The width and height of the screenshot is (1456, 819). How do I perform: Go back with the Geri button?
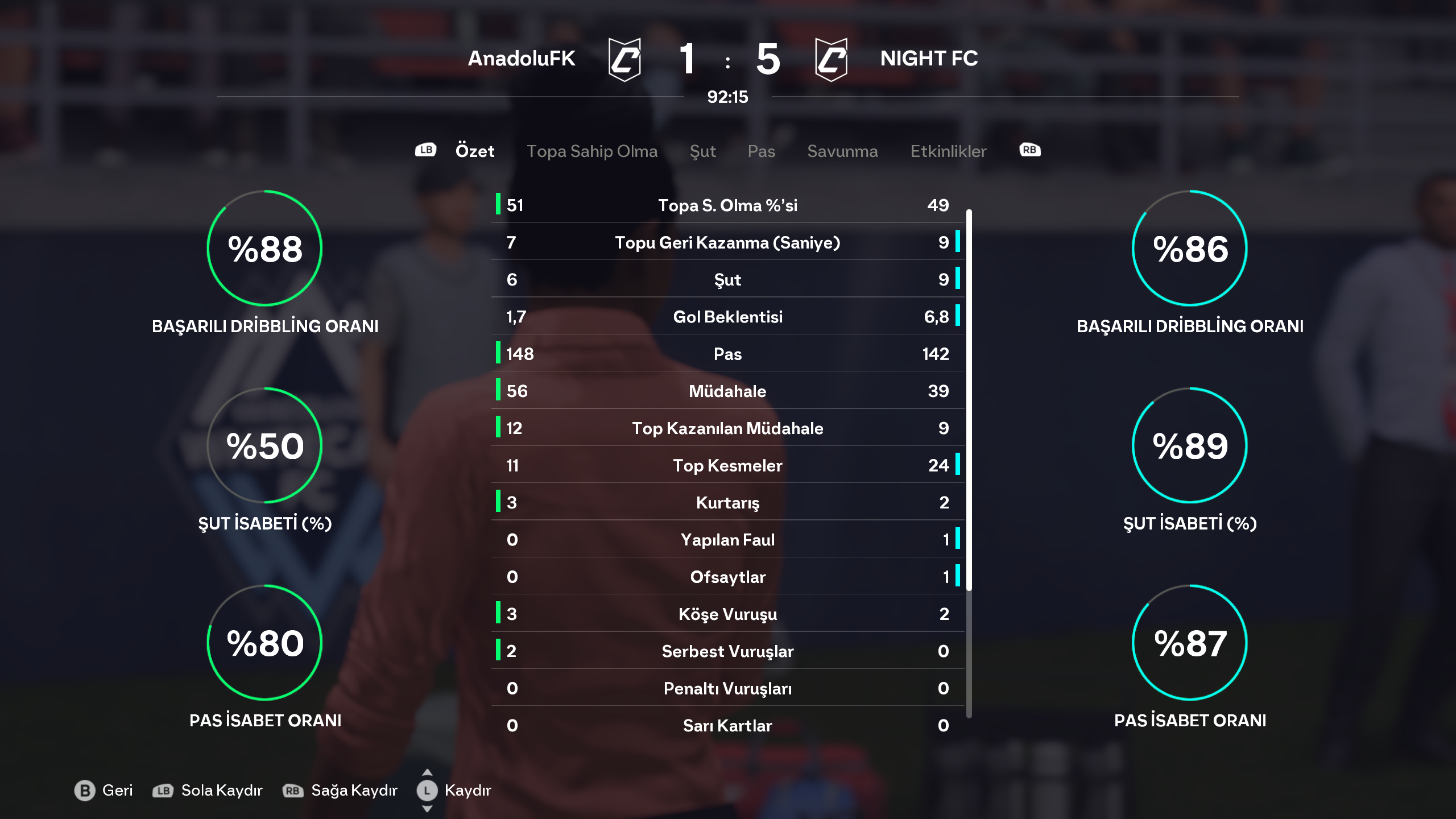[104, 790]
